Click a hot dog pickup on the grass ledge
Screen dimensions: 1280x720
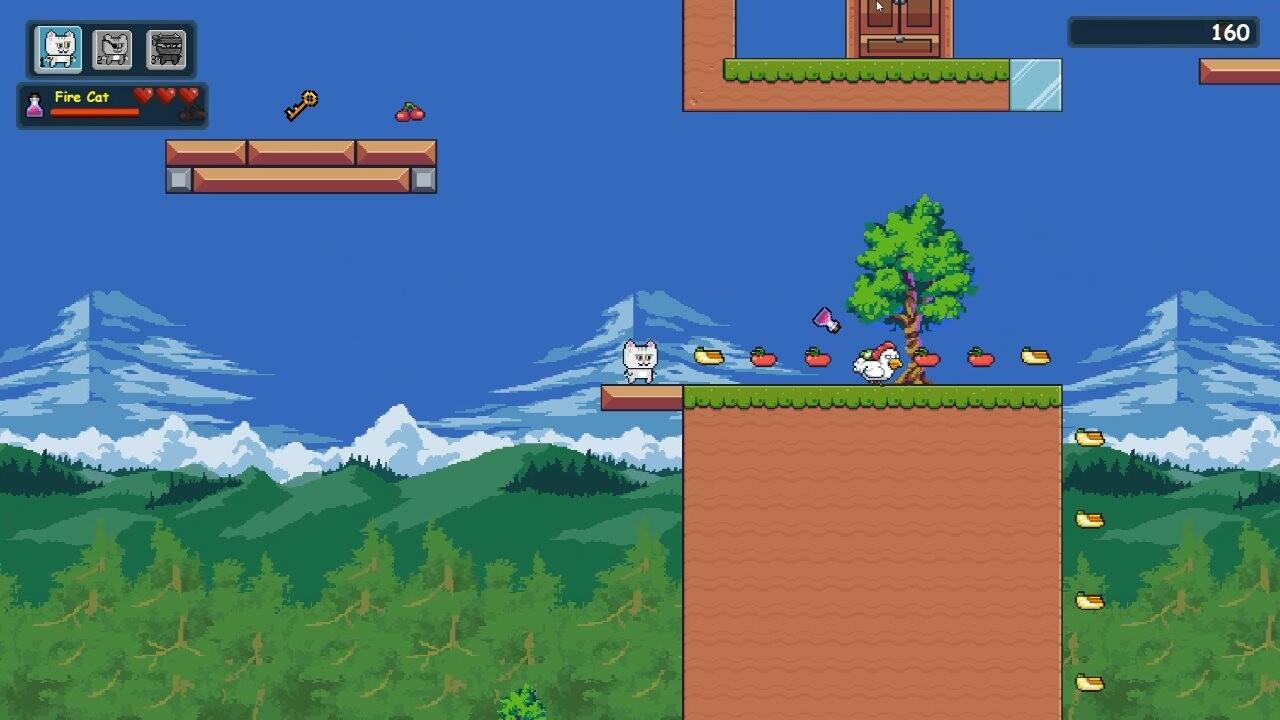pyautogui.click(x=711, y=356)
